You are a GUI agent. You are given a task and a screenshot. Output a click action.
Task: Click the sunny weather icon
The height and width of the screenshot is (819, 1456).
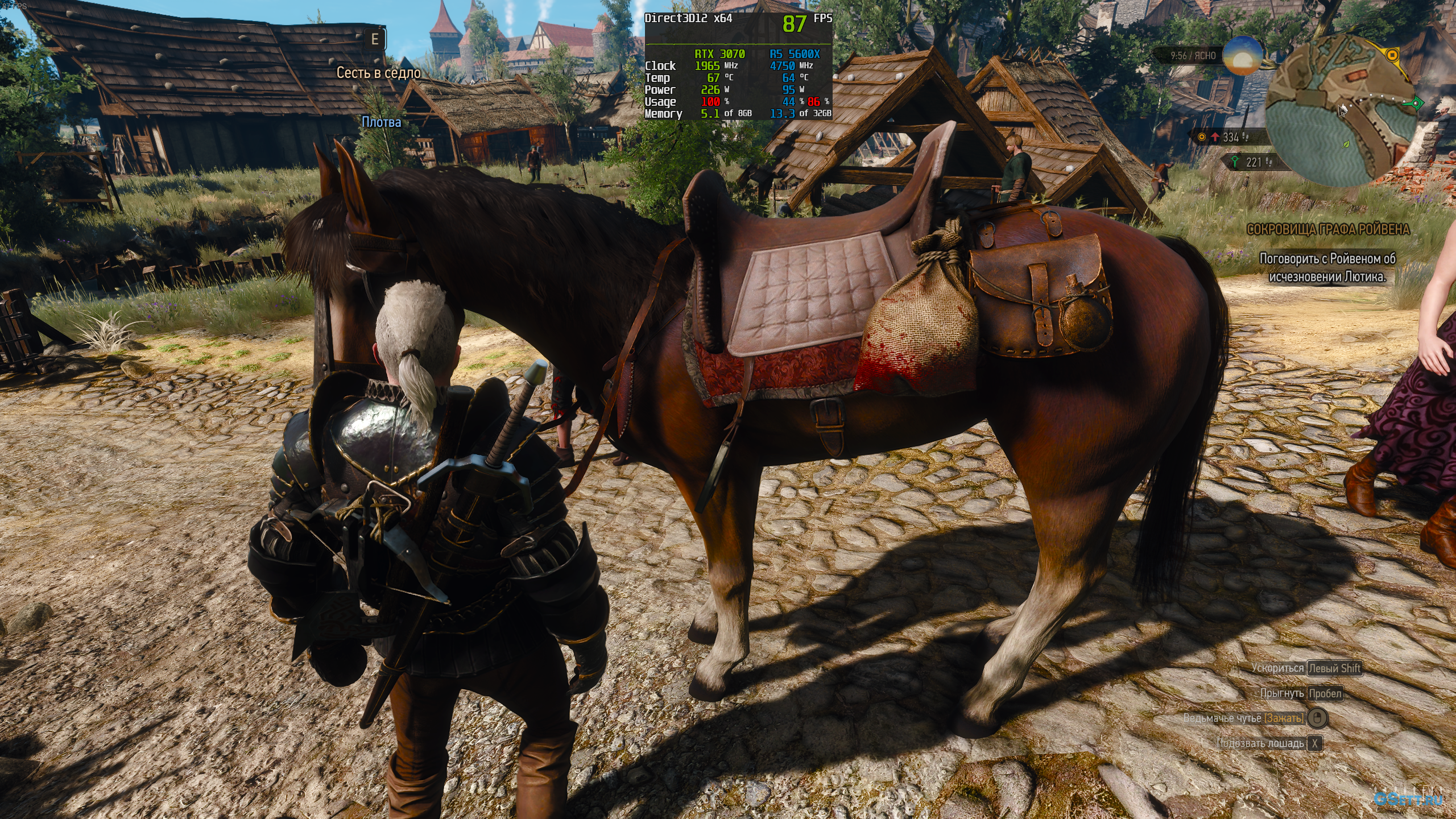1243,56
